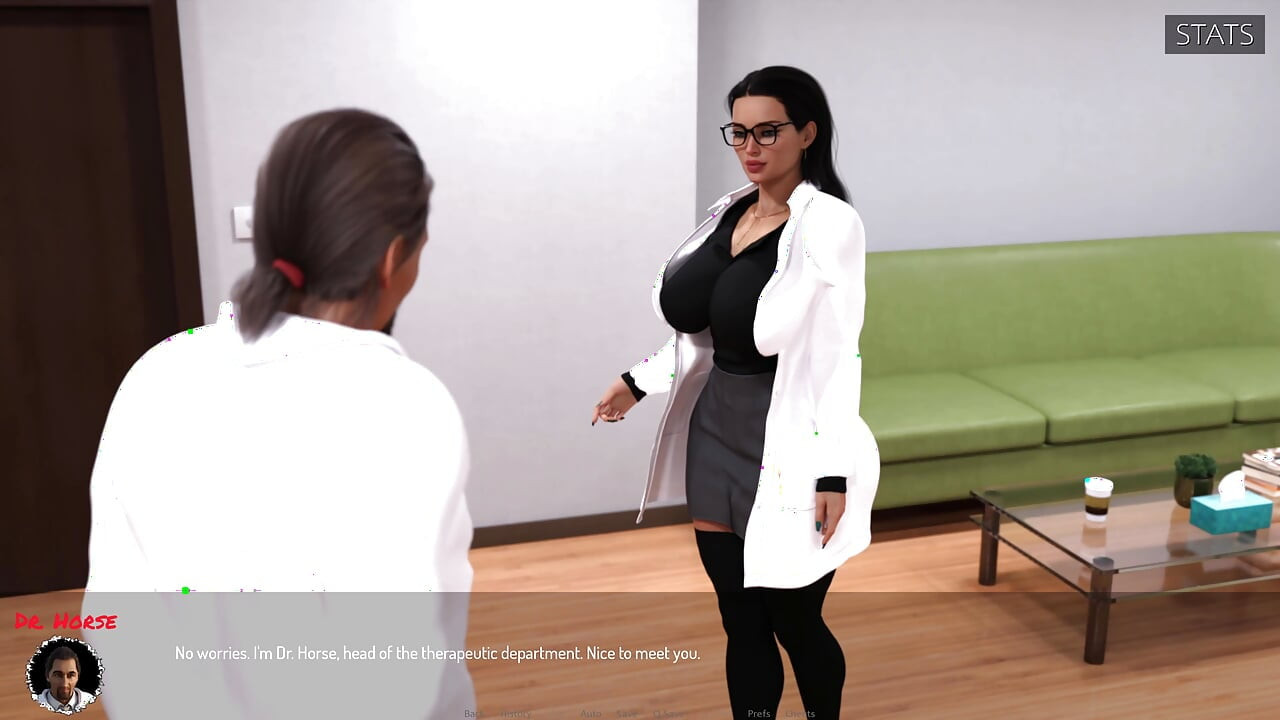Save the game with the Save option

click(x=627, y=713)
